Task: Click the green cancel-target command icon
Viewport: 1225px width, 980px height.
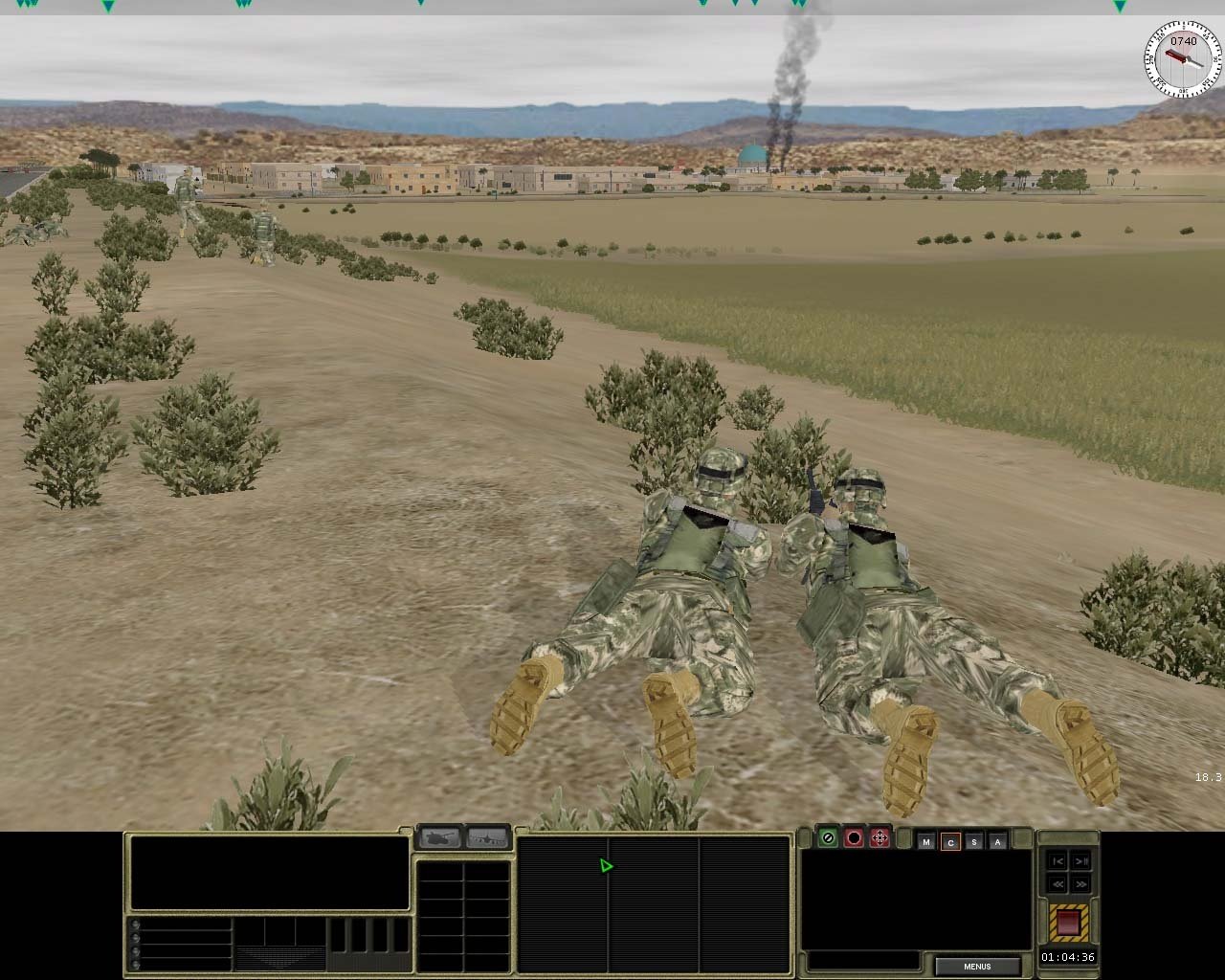Action: [826, 838]
